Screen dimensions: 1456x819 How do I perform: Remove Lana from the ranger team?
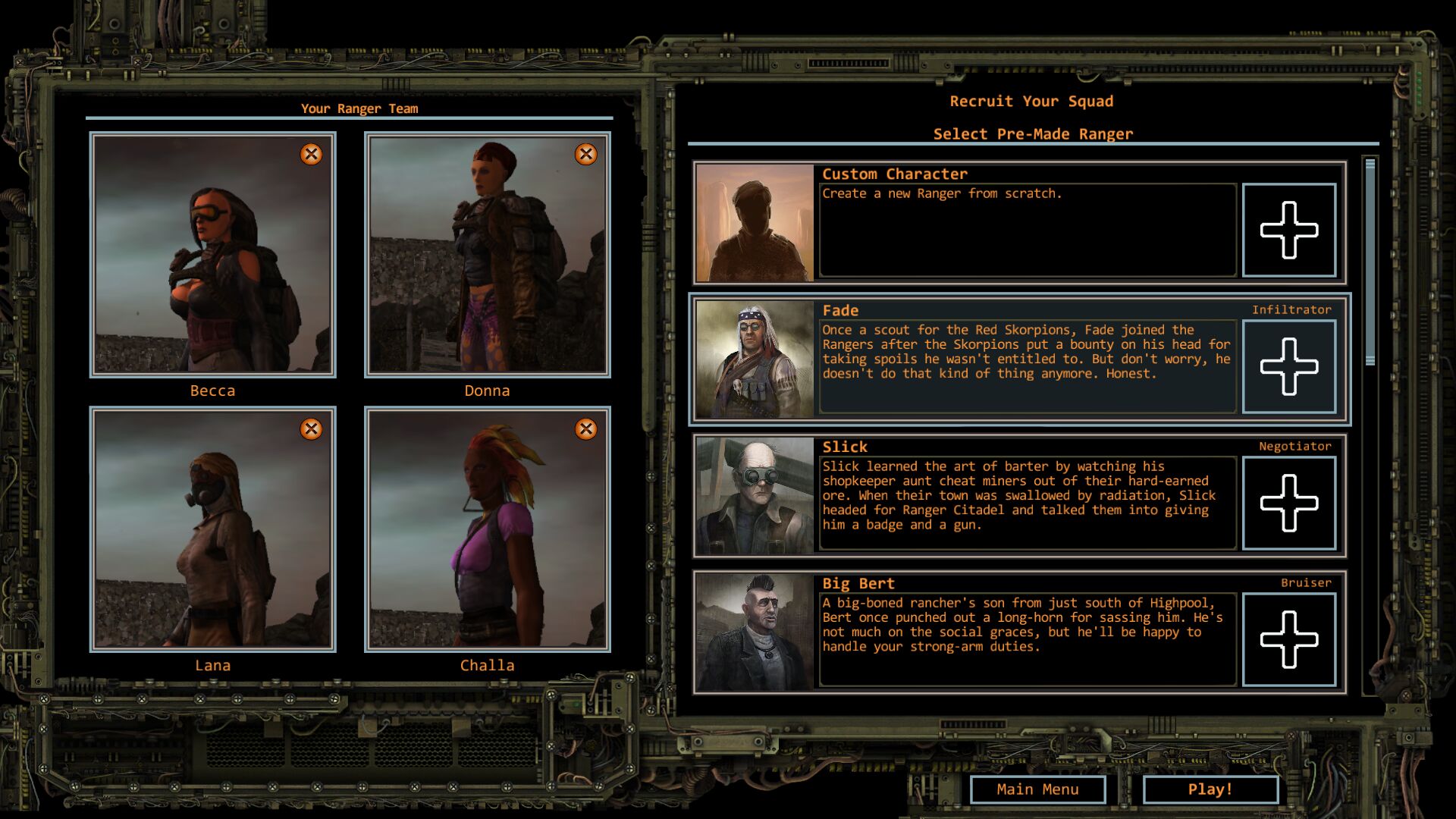[x=311, y=429]
